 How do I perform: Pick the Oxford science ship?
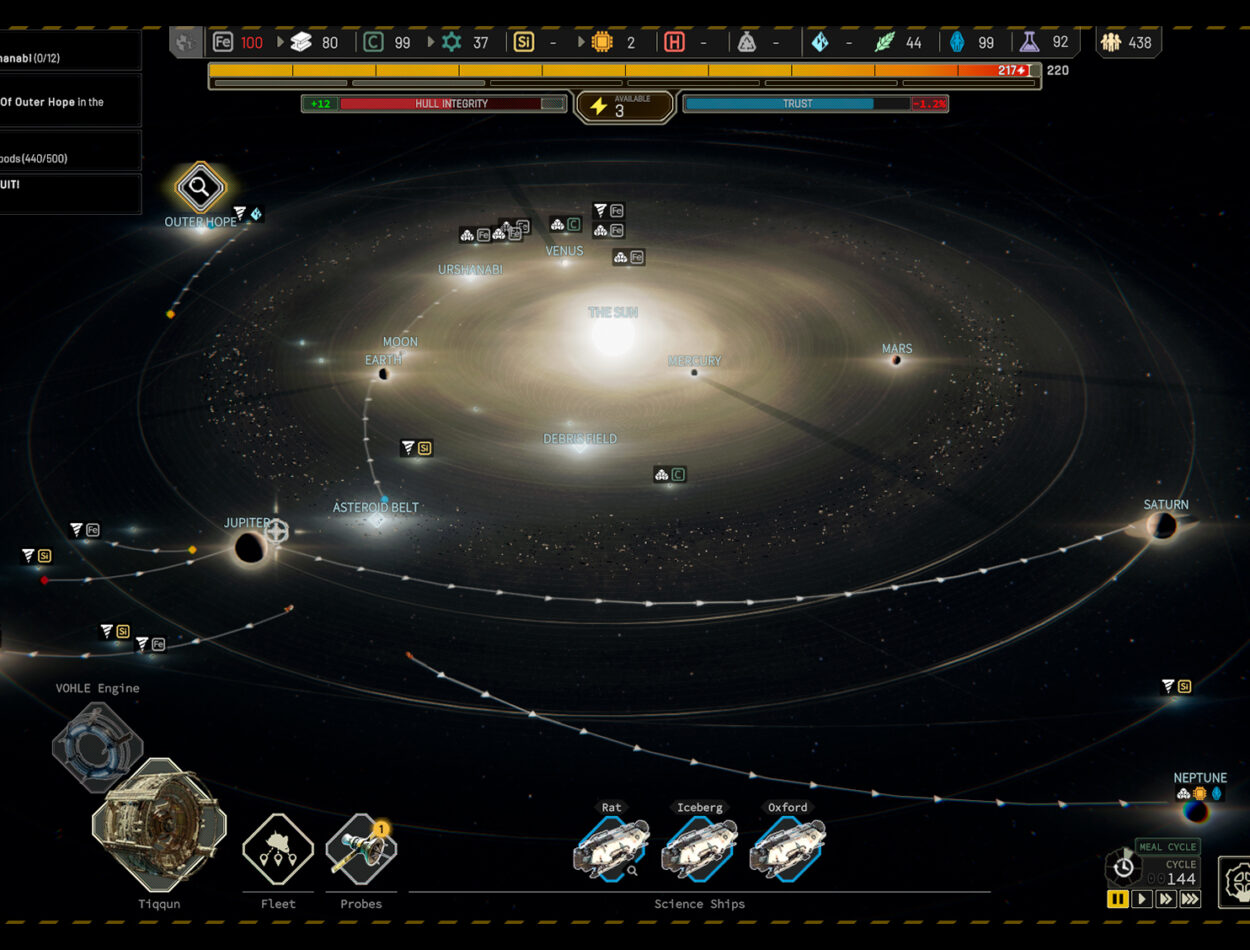click(x=787, y=848)
